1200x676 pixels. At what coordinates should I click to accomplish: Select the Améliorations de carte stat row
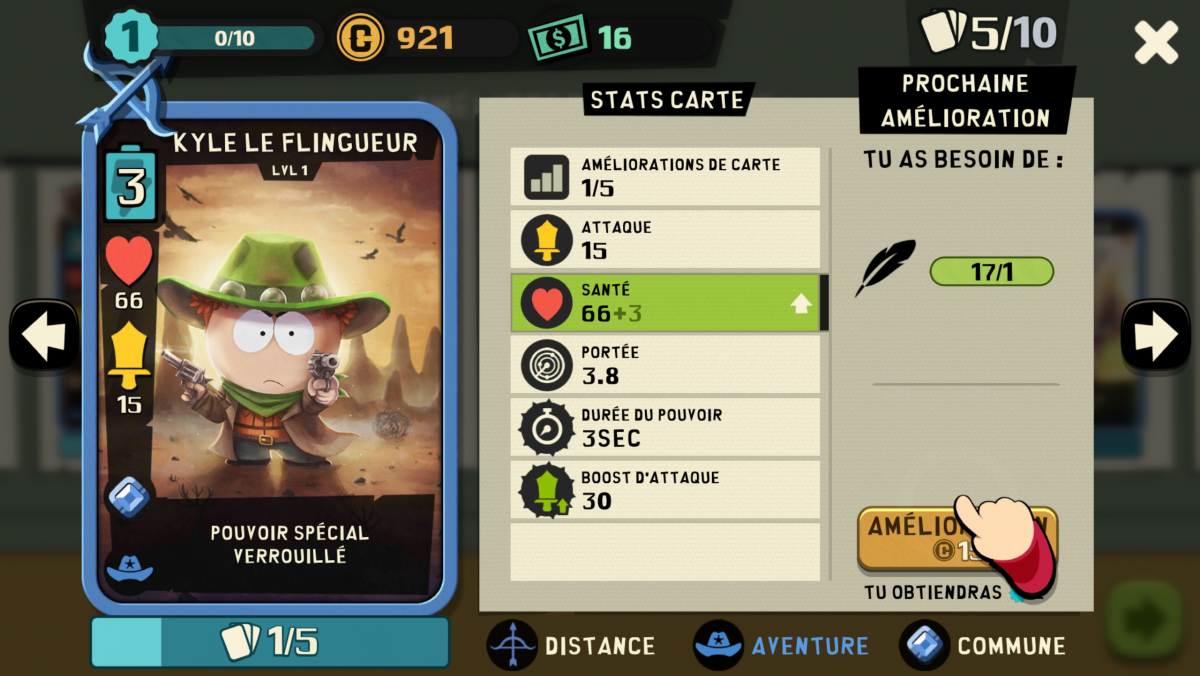coord(665,176)
